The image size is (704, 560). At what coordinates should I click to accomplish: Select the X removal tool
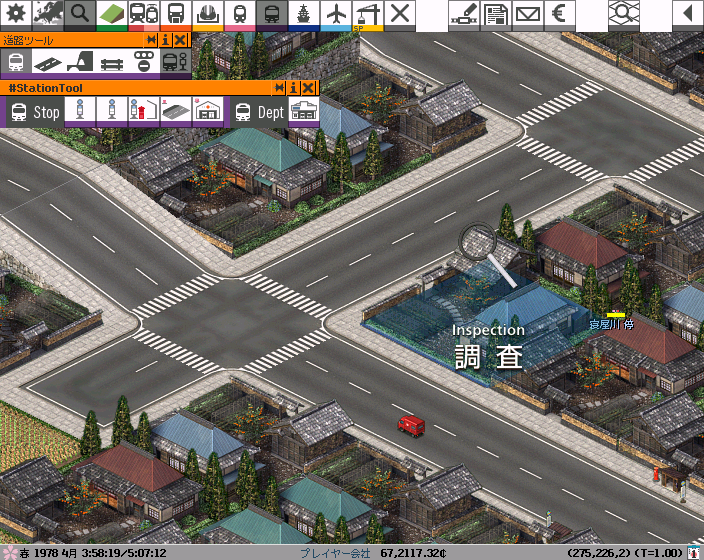(x=400, y=14)
